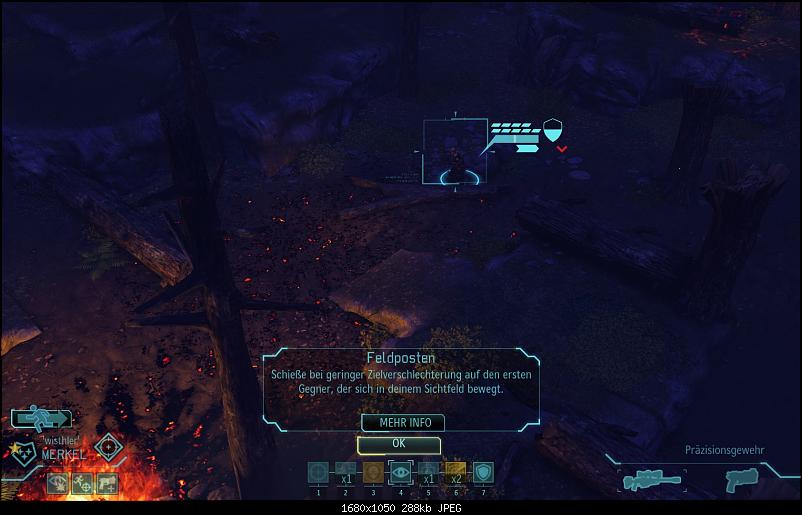Click the running man next-soldier arrow button

41,419
